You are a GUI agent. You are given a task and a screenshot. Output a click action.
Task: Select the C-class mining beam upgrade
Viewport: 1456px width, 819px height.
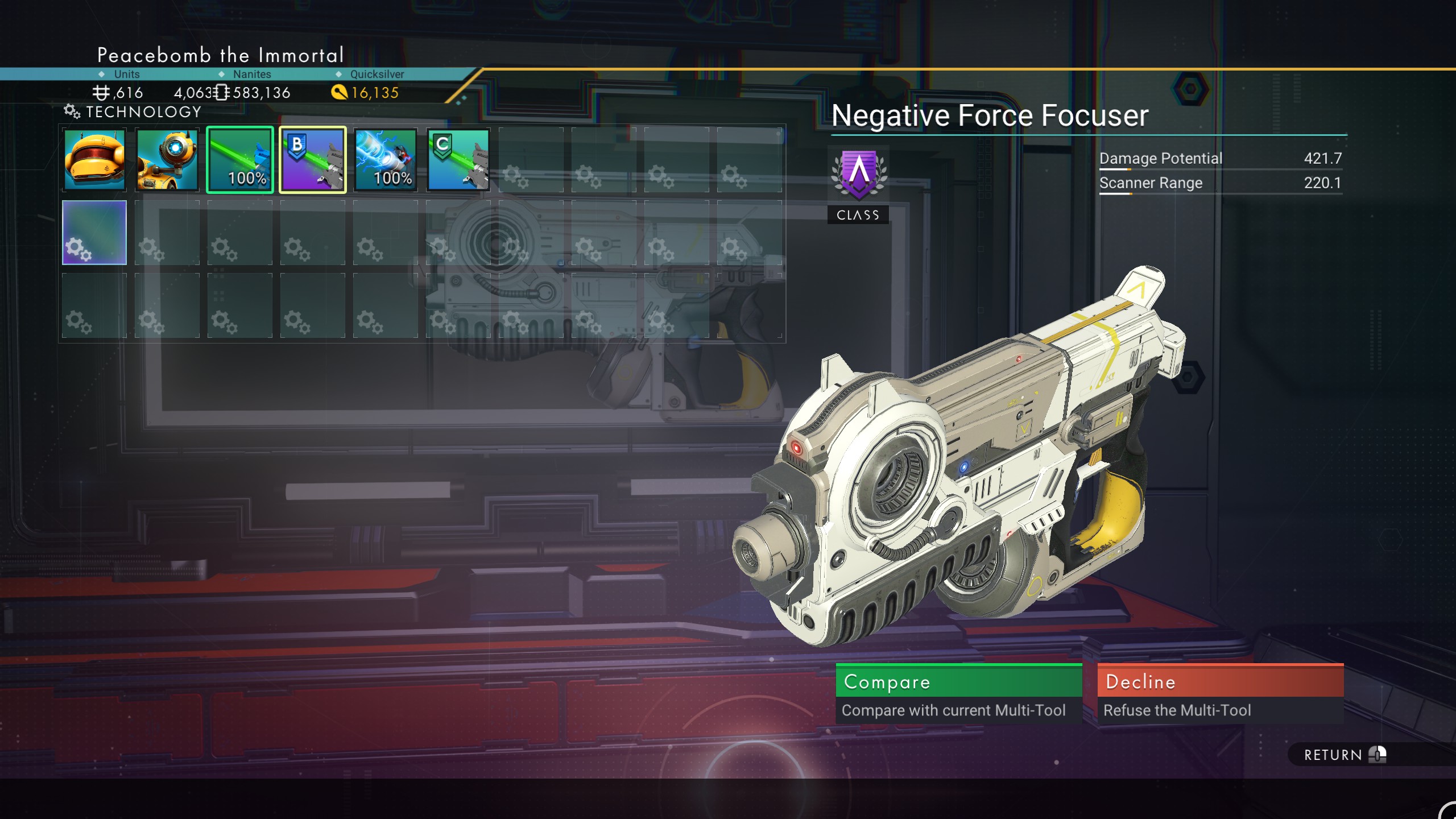point(458,160)
